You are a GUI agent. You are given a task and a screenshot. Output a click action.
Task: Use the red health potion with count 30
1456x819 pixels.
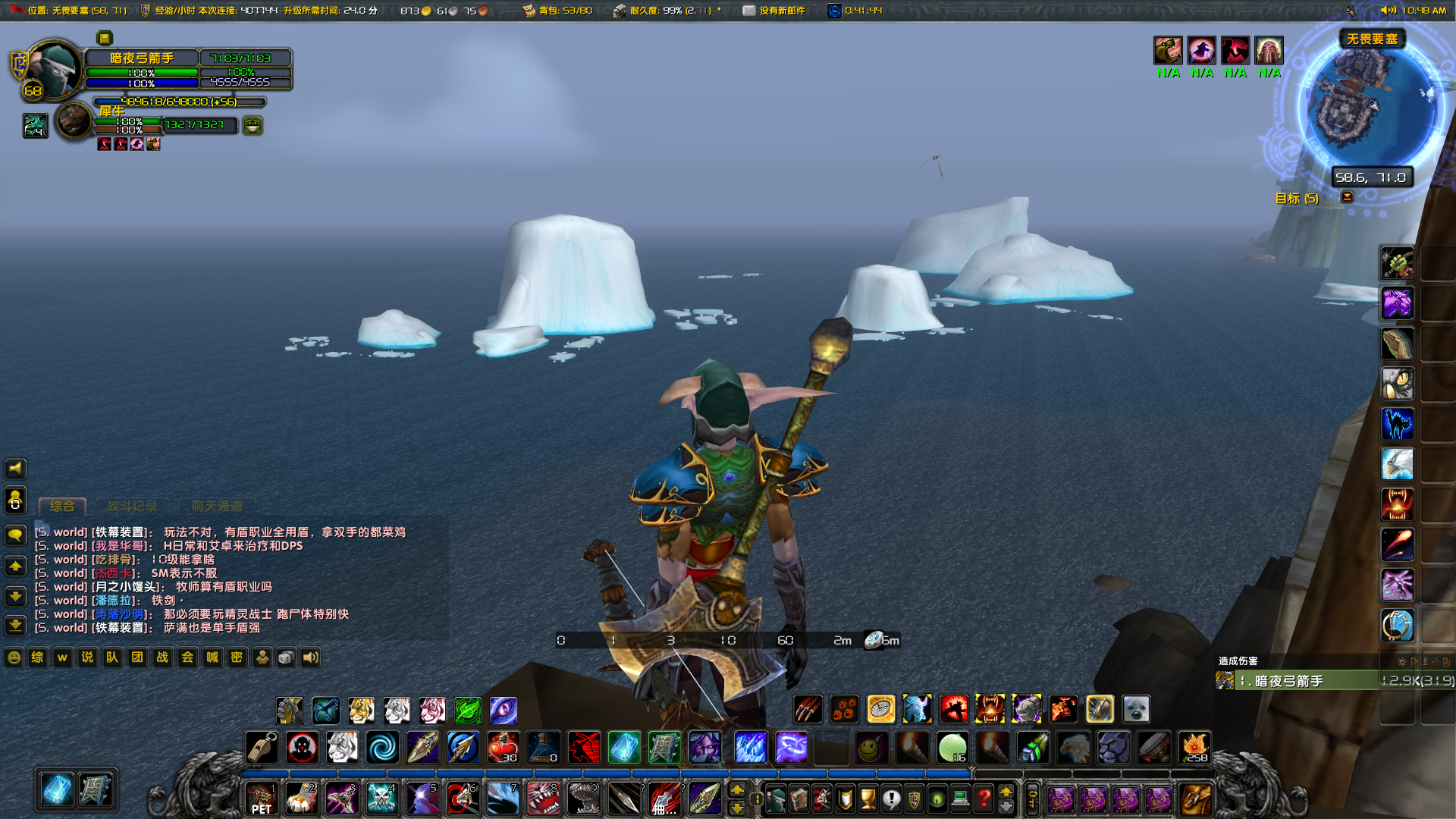pos(503,748)
